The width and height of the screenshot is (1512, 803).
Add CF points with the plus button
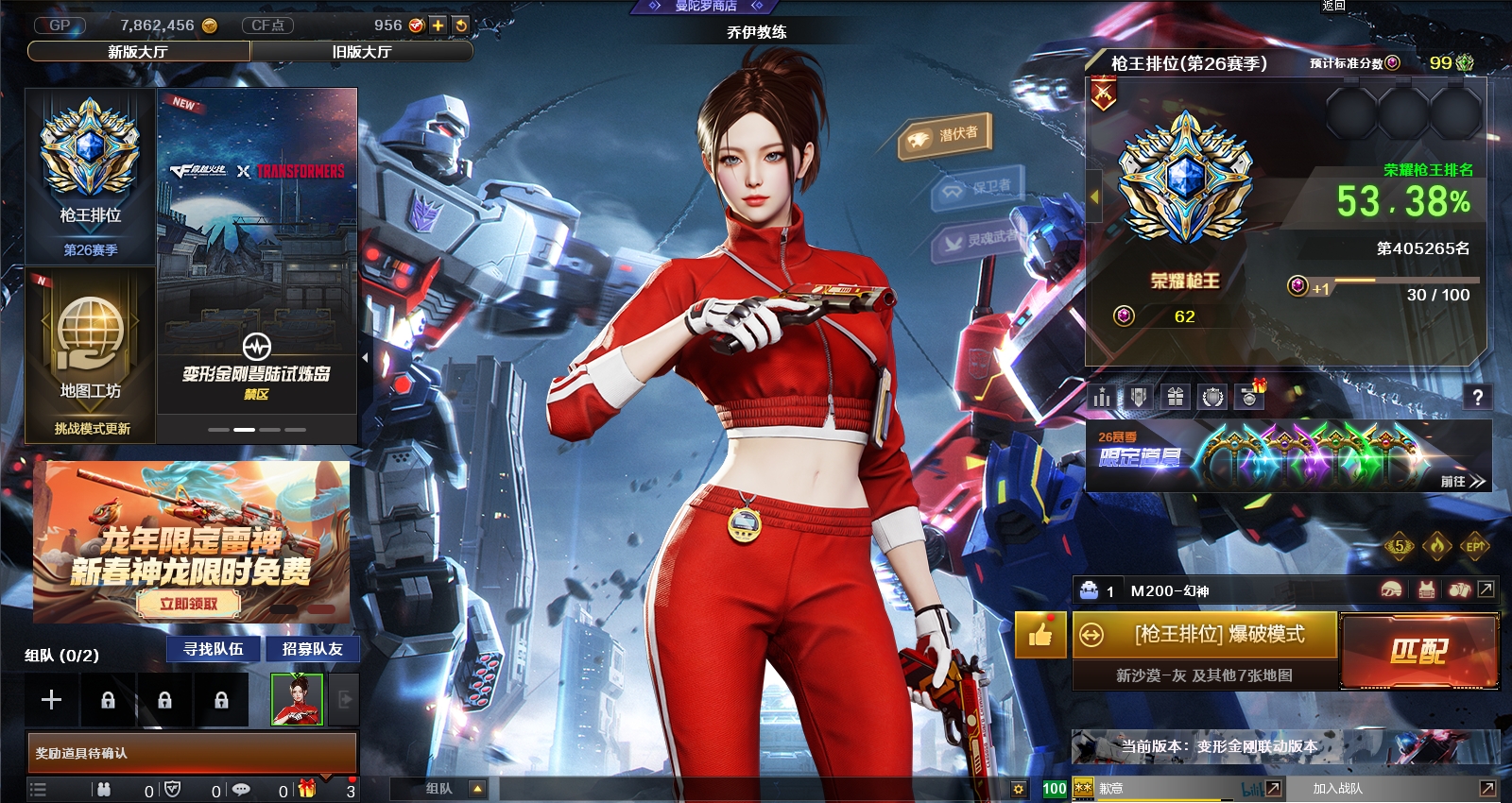[438, 26]
